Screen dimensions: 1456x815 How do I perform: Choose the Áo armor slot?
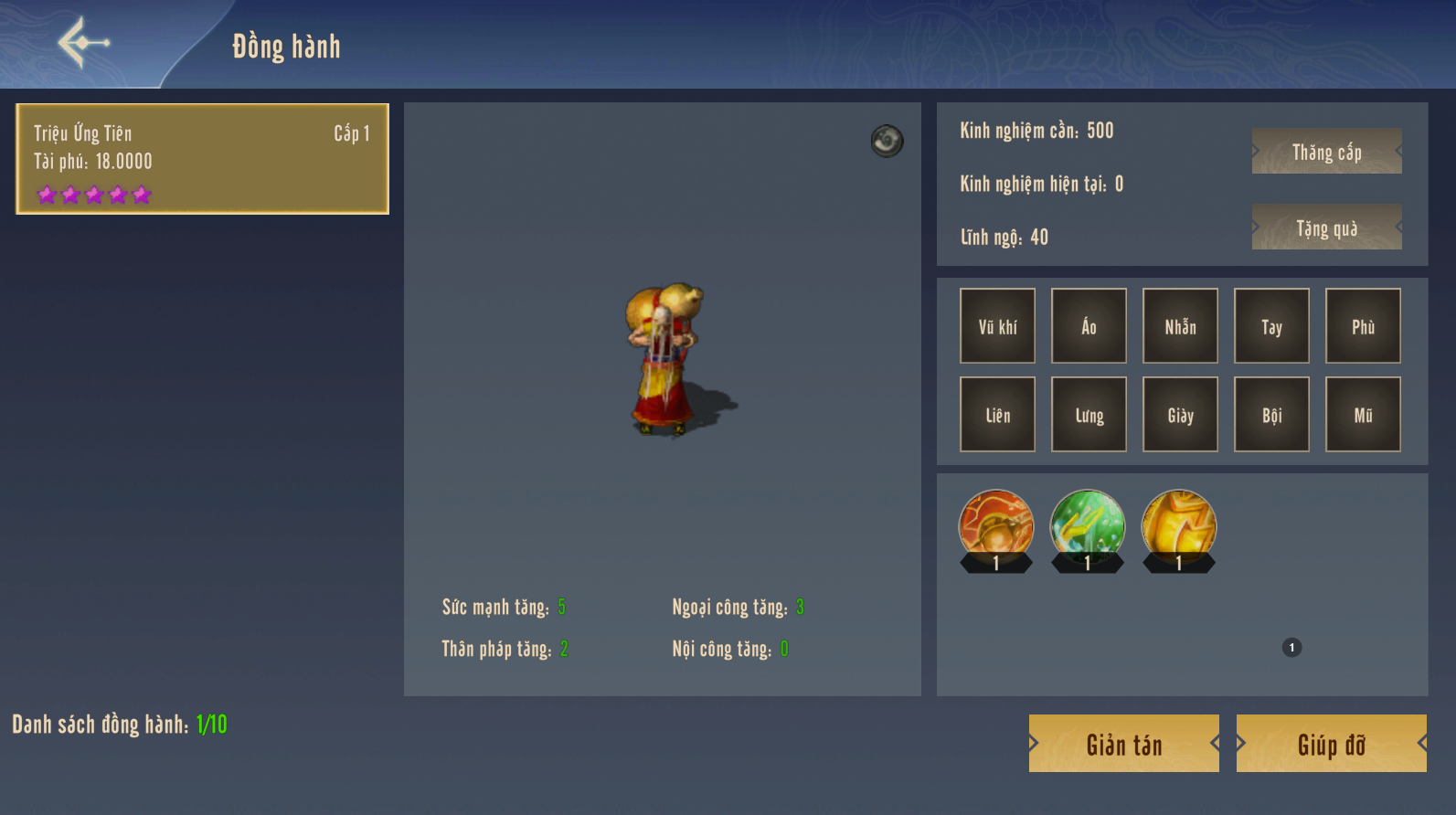pyautogui.click(x=1089, y=326)
